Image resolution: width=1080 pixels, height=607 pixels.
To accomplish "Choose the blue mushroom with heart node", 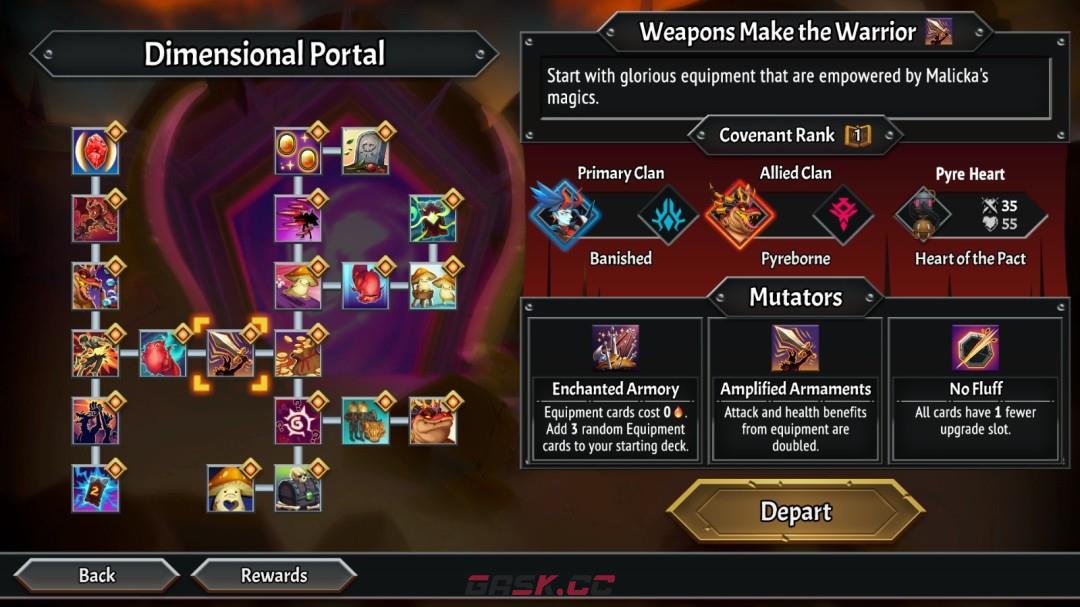I will point(230,489).
